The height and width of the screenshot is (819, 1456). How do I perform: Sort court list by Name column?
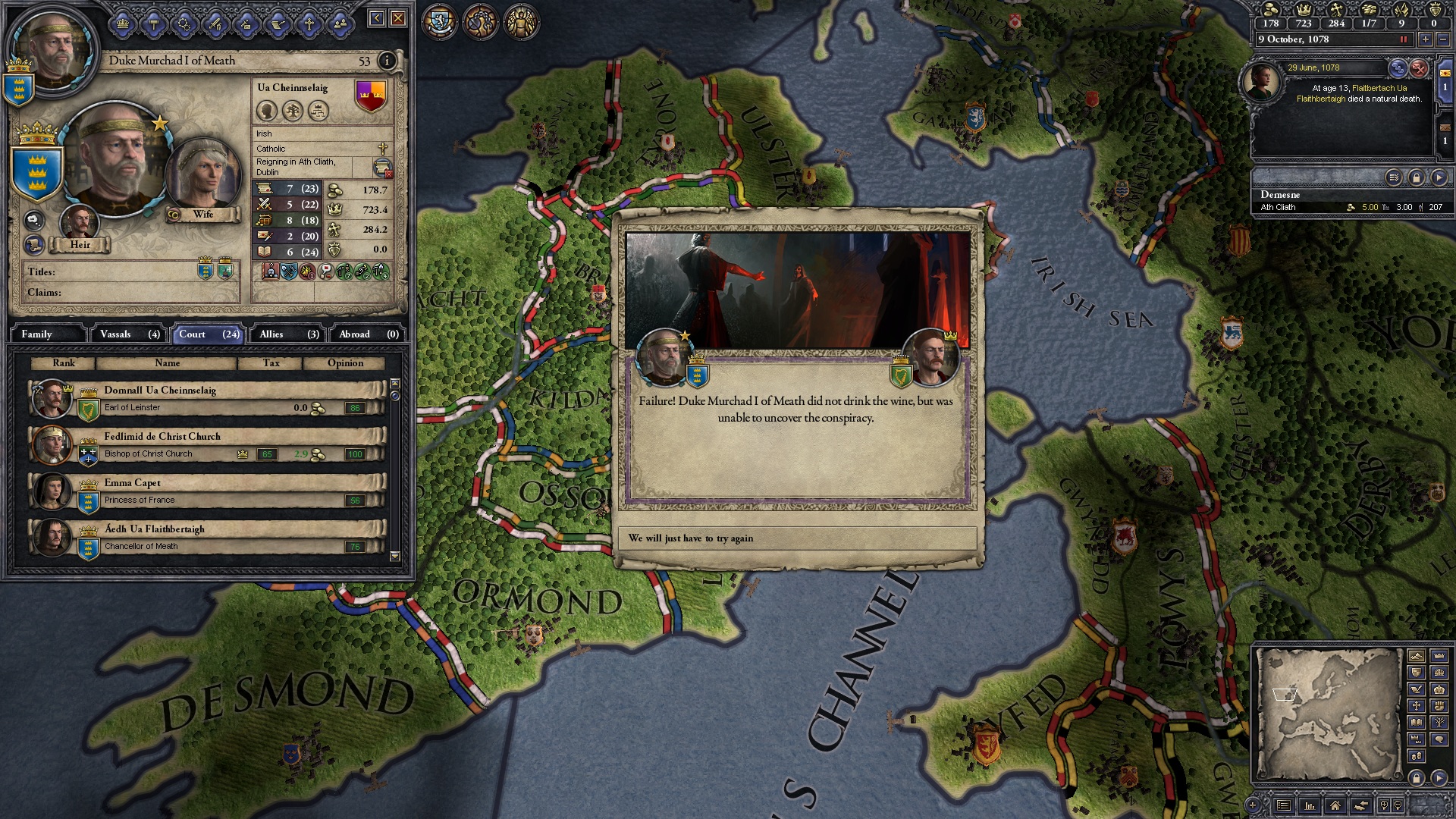[167, 363]
